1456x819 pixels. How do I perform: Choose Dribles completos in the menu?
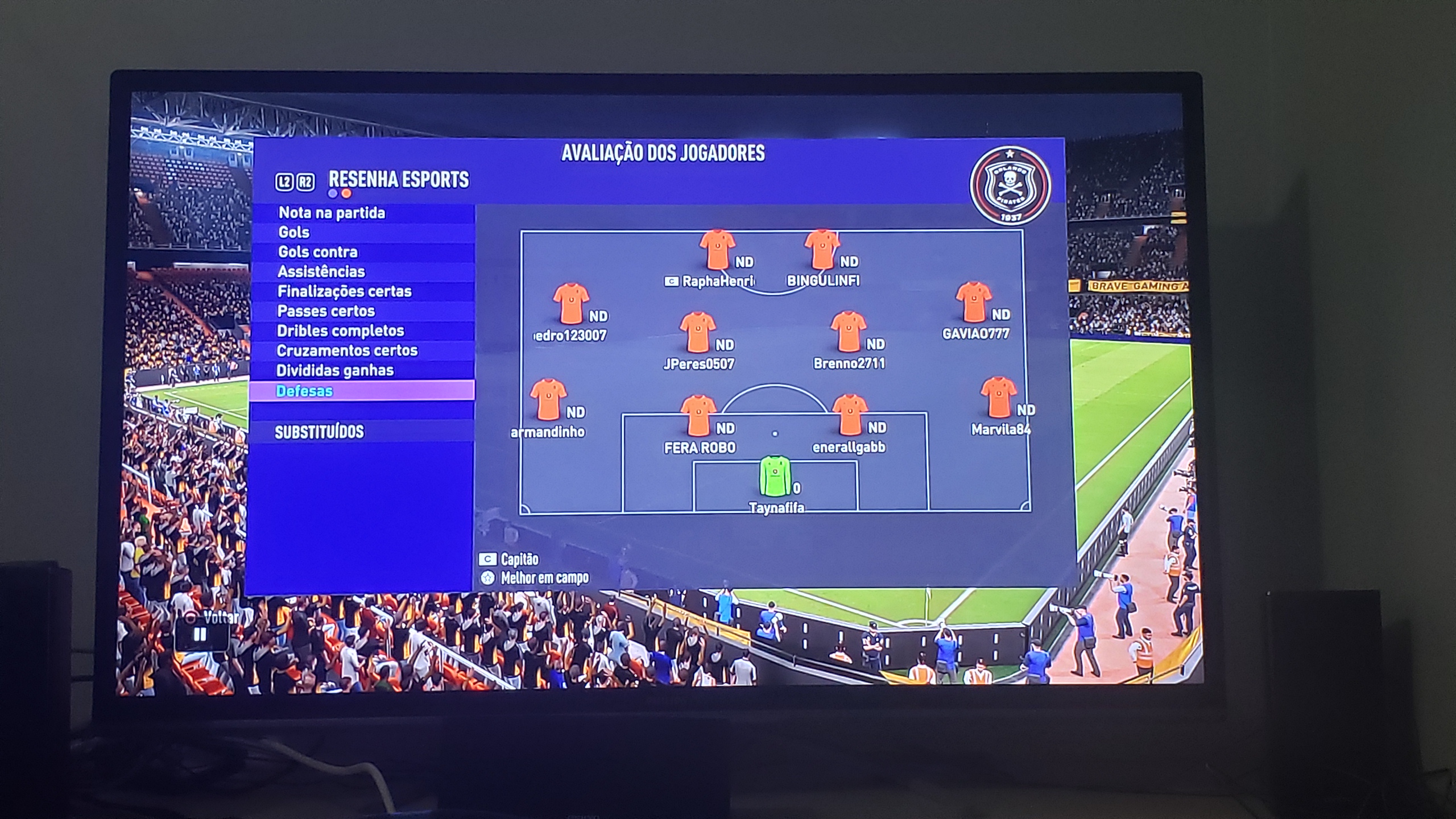[340, 331]
